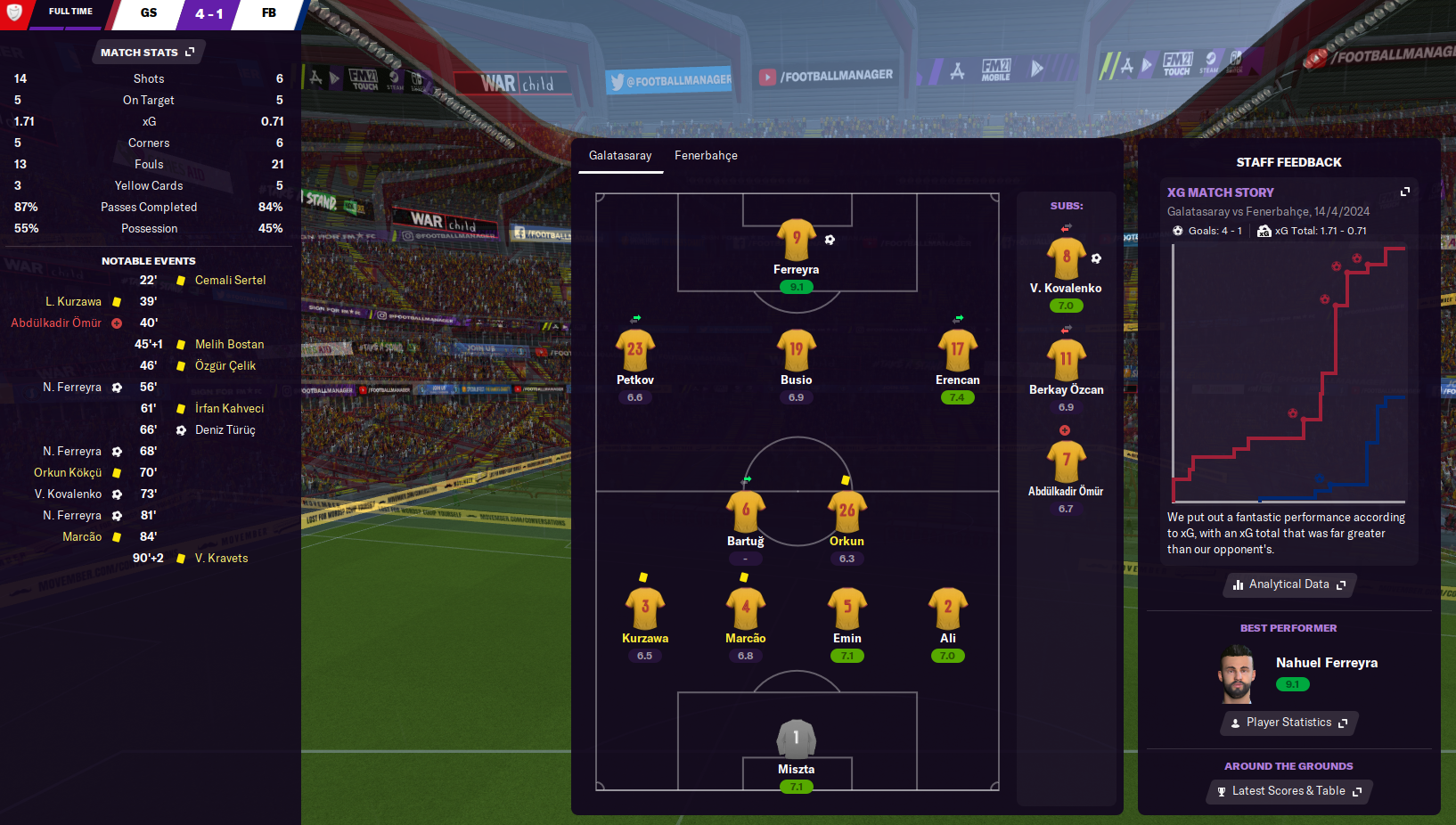Image resolution: width=1456 pixels, height=825 pixels.
Task: Choose substitute Berkay Özcan
Action: click(x=1066, y=360)
